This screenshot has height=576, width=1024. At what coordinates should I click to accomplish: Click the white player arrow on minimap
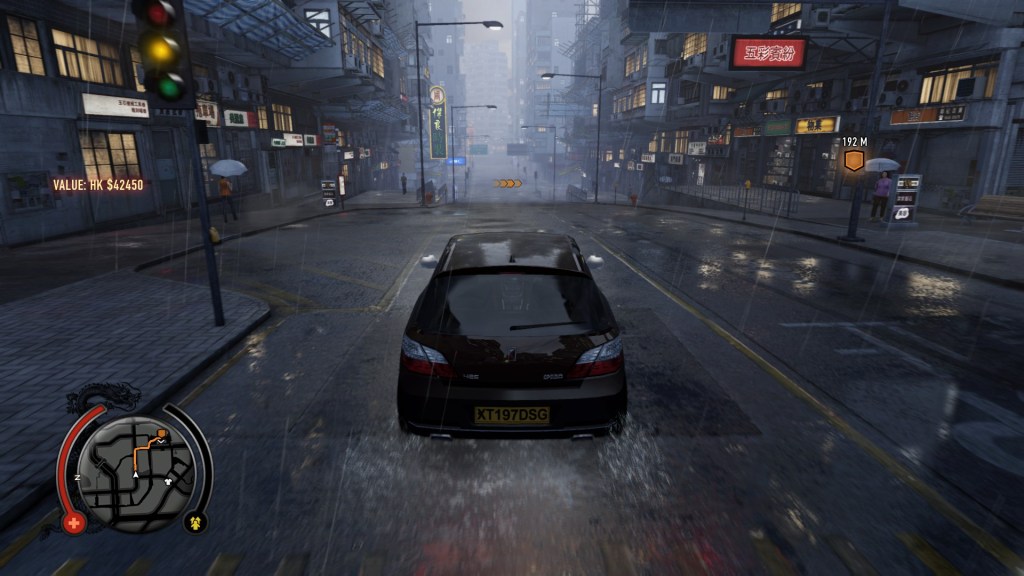136,473
